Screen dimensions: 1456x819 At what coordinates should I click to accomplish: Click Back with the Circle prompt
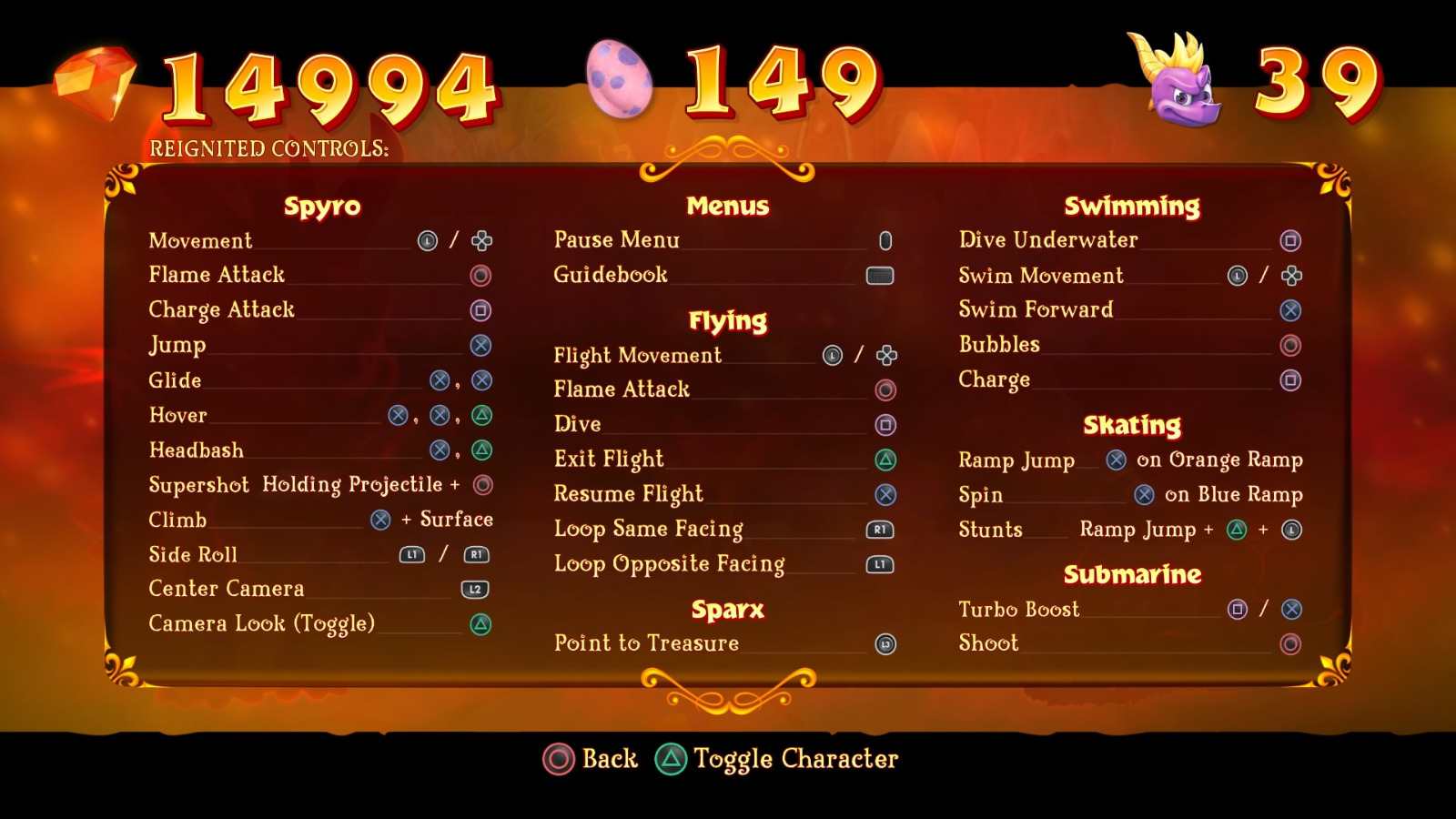[x=557, y=758]
